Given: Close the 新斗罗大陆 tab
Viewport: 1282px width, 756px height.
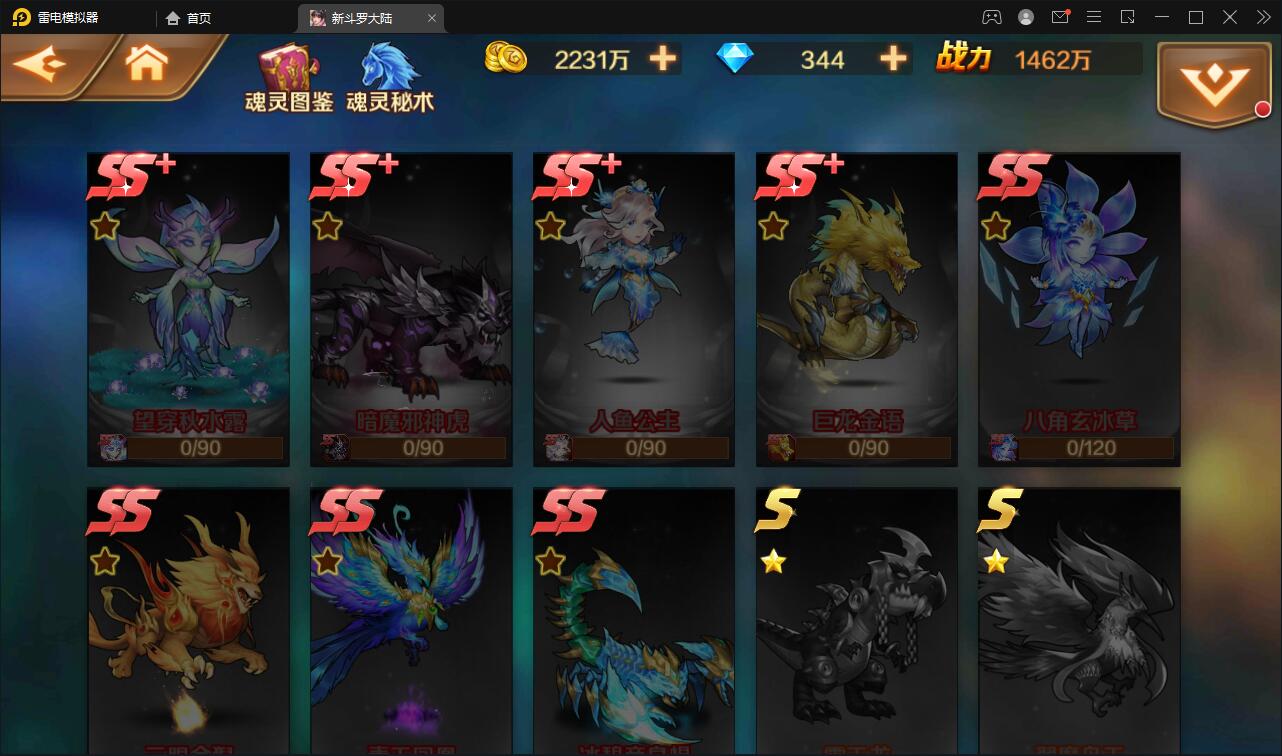Looking at the screenshot, I should point(432,17).
